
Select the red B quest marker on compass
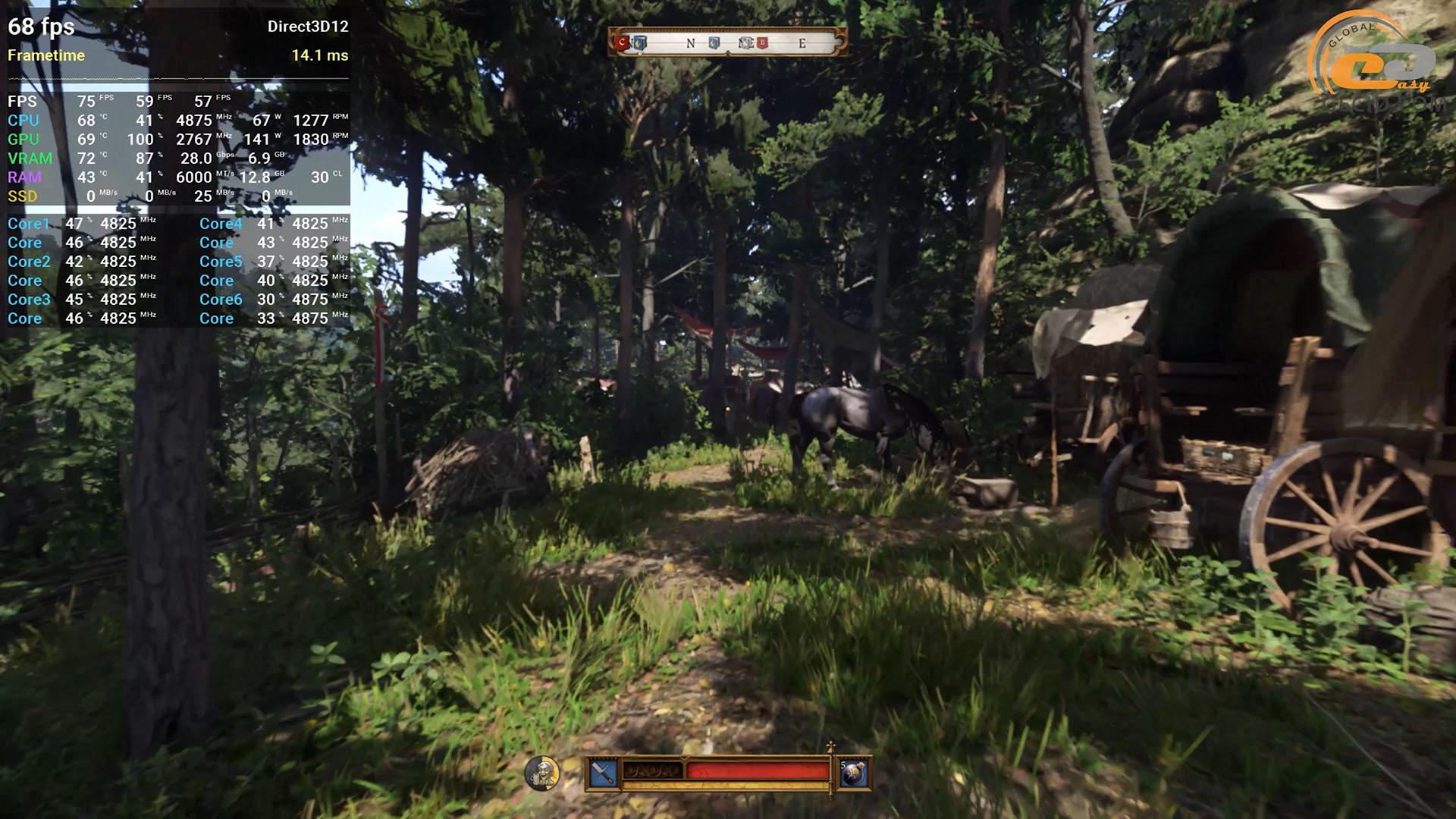tap(763, 43)
